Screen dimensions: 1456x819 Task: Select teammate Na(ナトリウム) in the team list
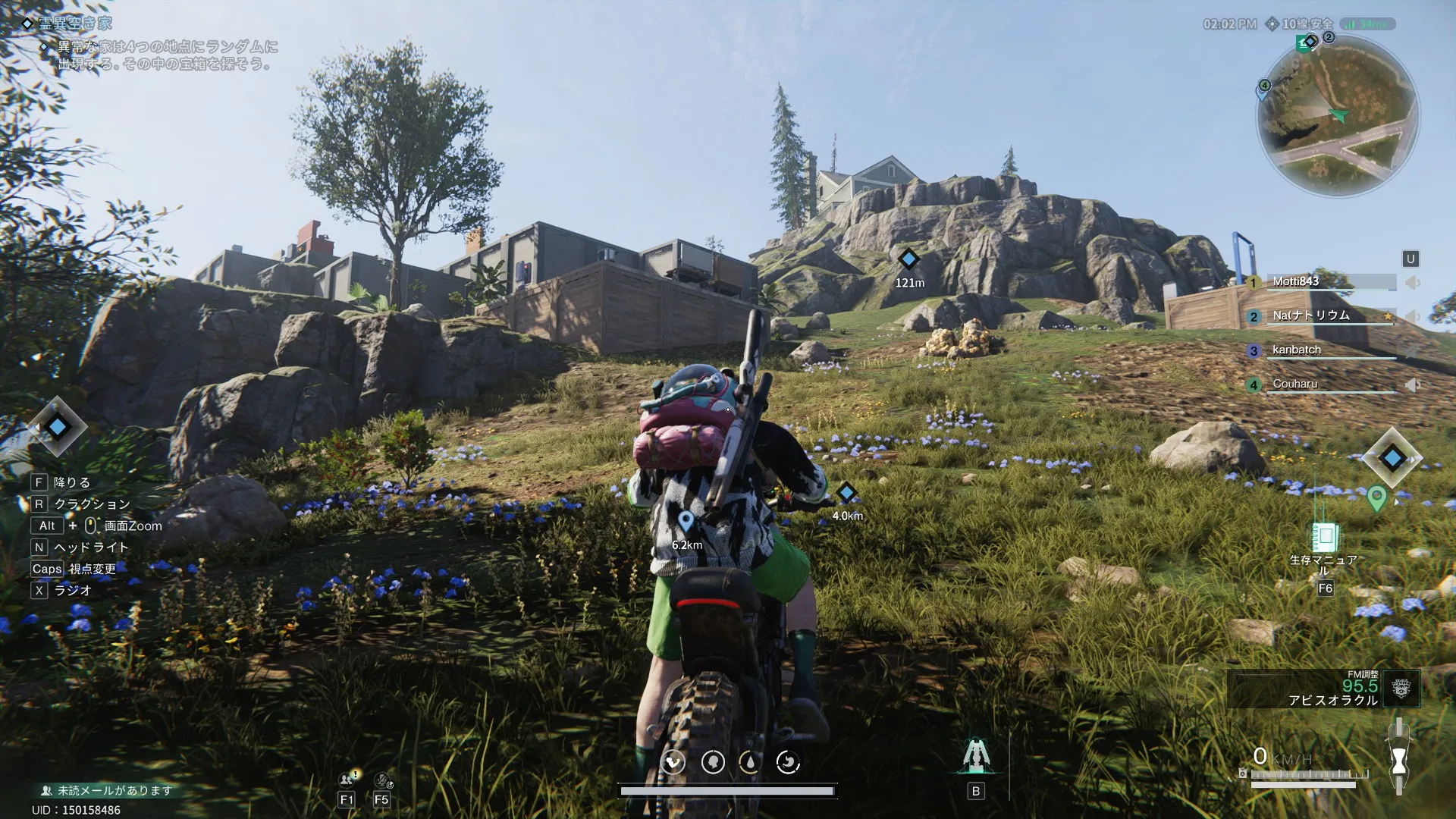click(1310, 315)
